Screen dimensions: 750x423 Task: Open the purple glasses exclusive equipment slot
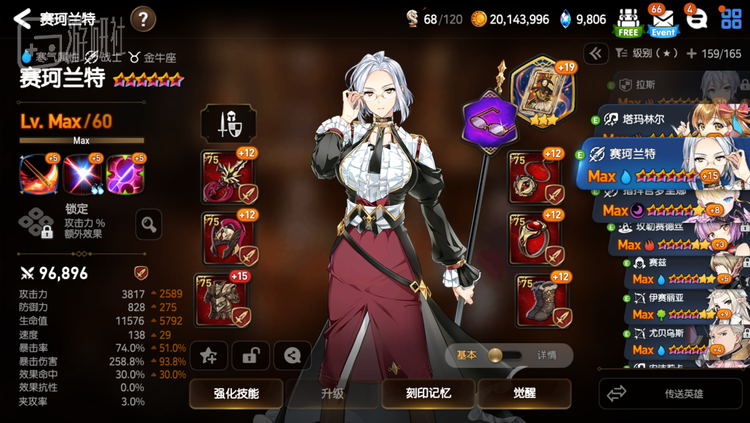point(486,122)
